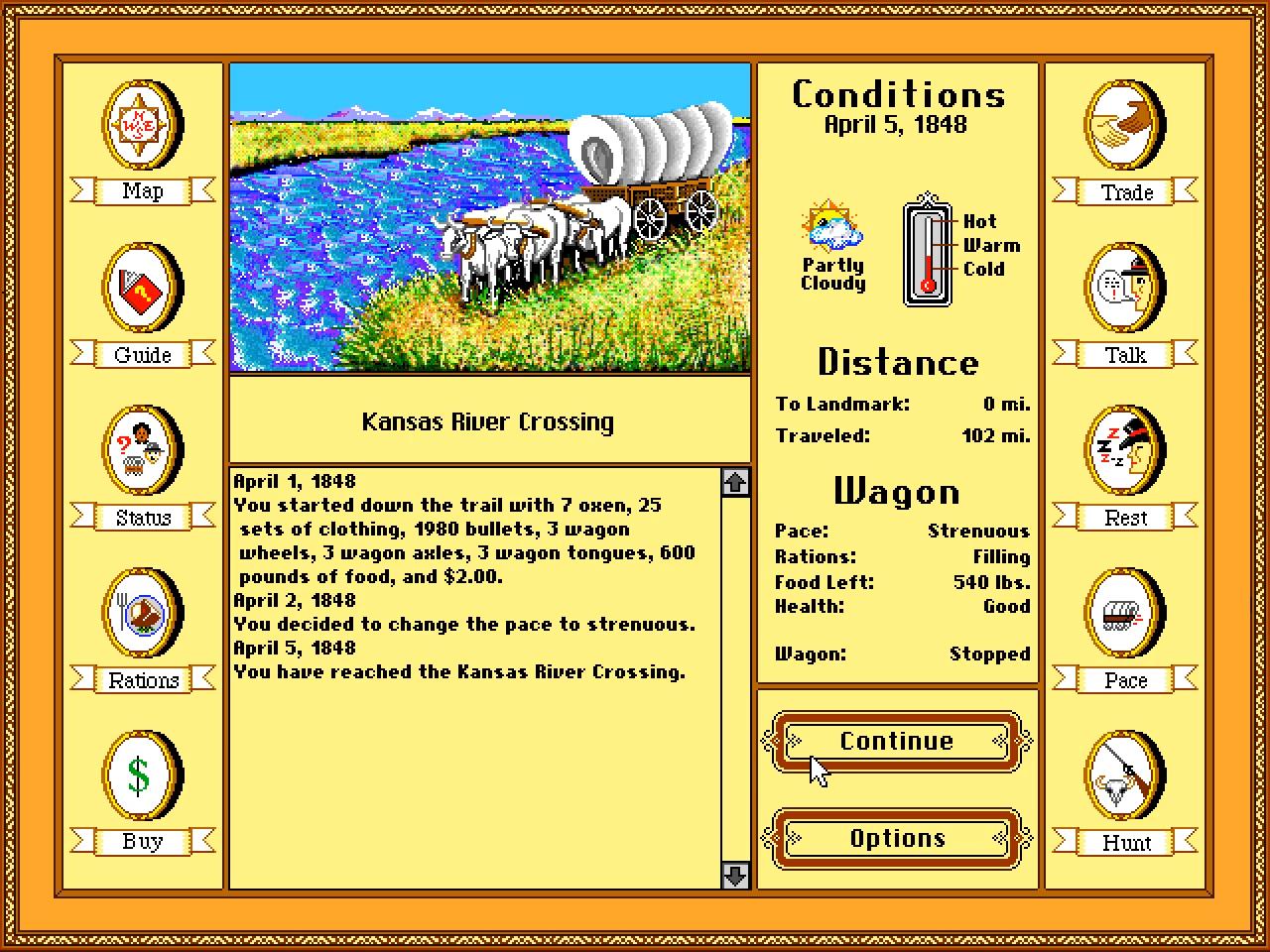Talk to people on the trail
The height and width of the screenshot is (952, 1270).
point(1123,289)
